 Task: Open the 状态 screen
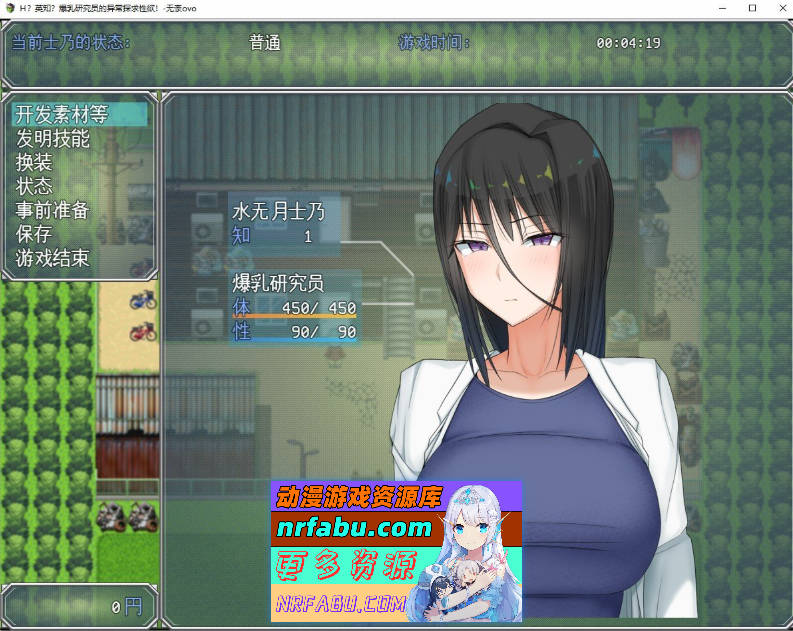34,186
